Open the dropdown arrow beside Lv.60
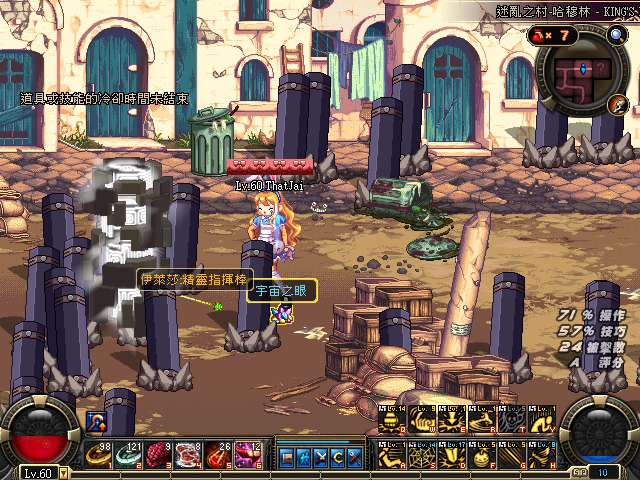640x480 pixels. pos(64,472)
